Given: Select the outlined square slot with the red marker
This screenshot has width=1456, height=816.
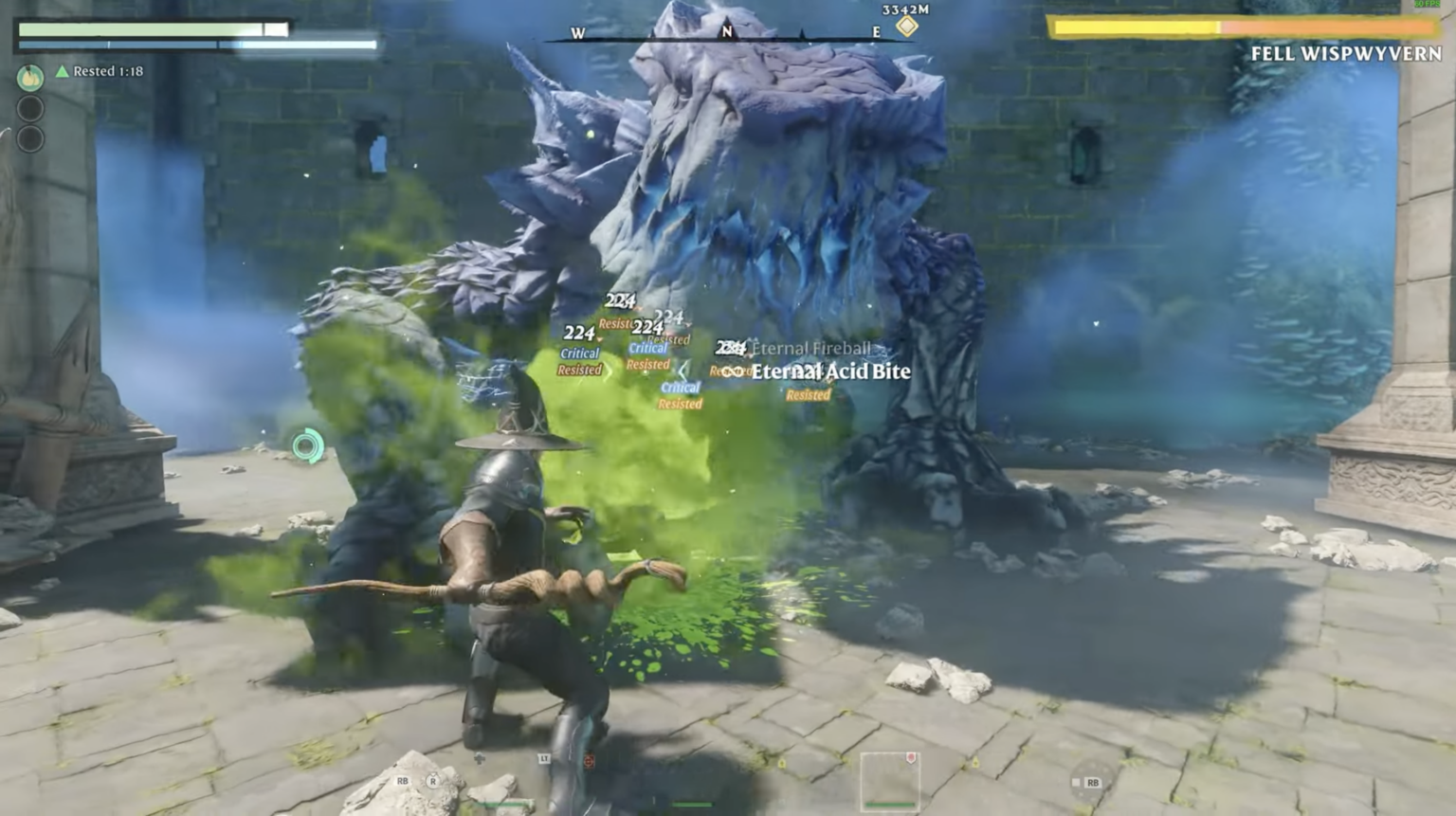Looking at the screenshot, I should point(889,780).
